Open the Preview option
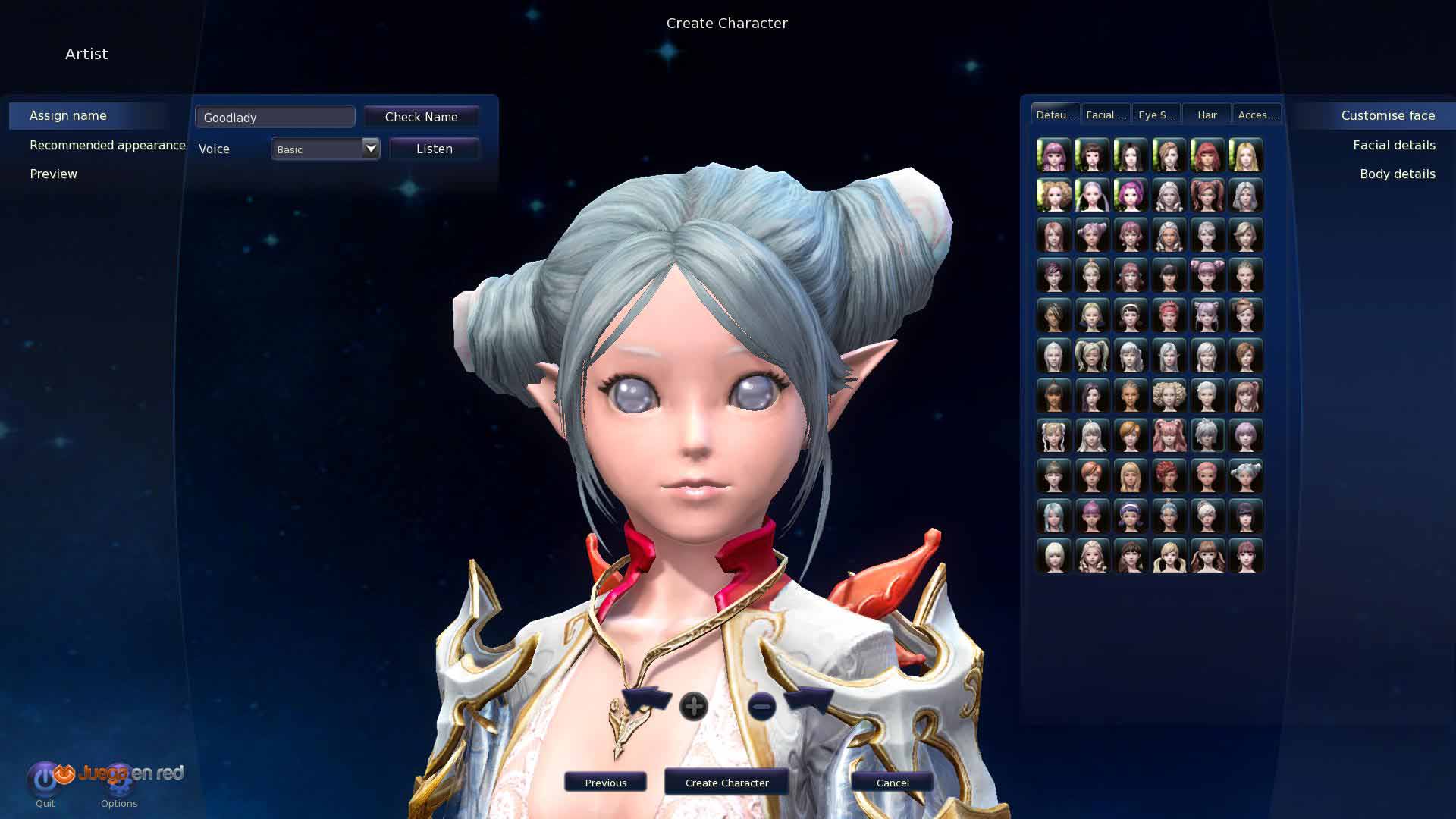1456x819 pixels. coord(53,174)
